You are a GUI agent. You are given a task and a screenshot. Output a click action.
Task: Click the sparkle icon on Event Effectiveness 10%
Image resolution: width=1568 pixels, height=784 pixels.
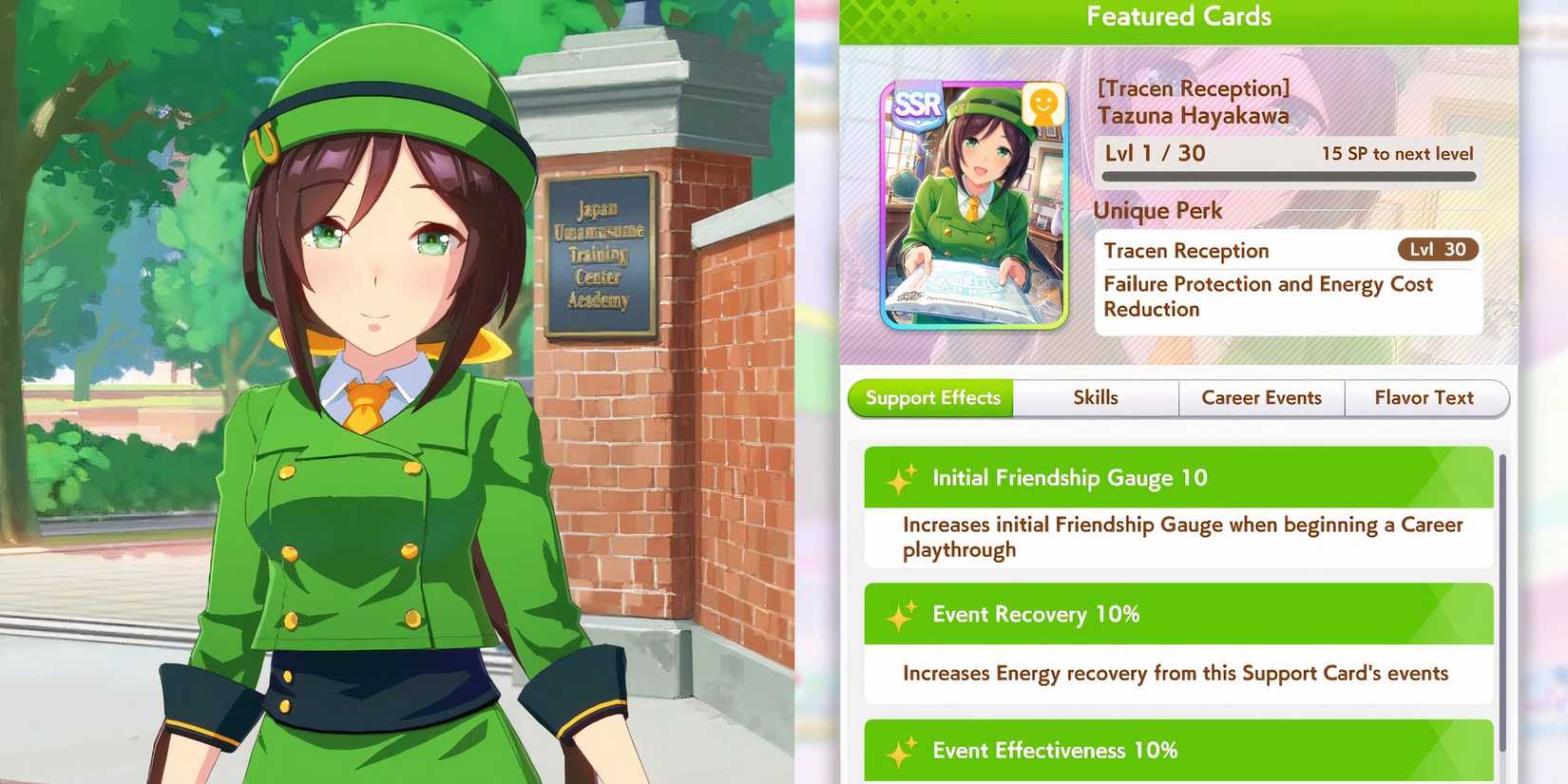click(903, 750)
